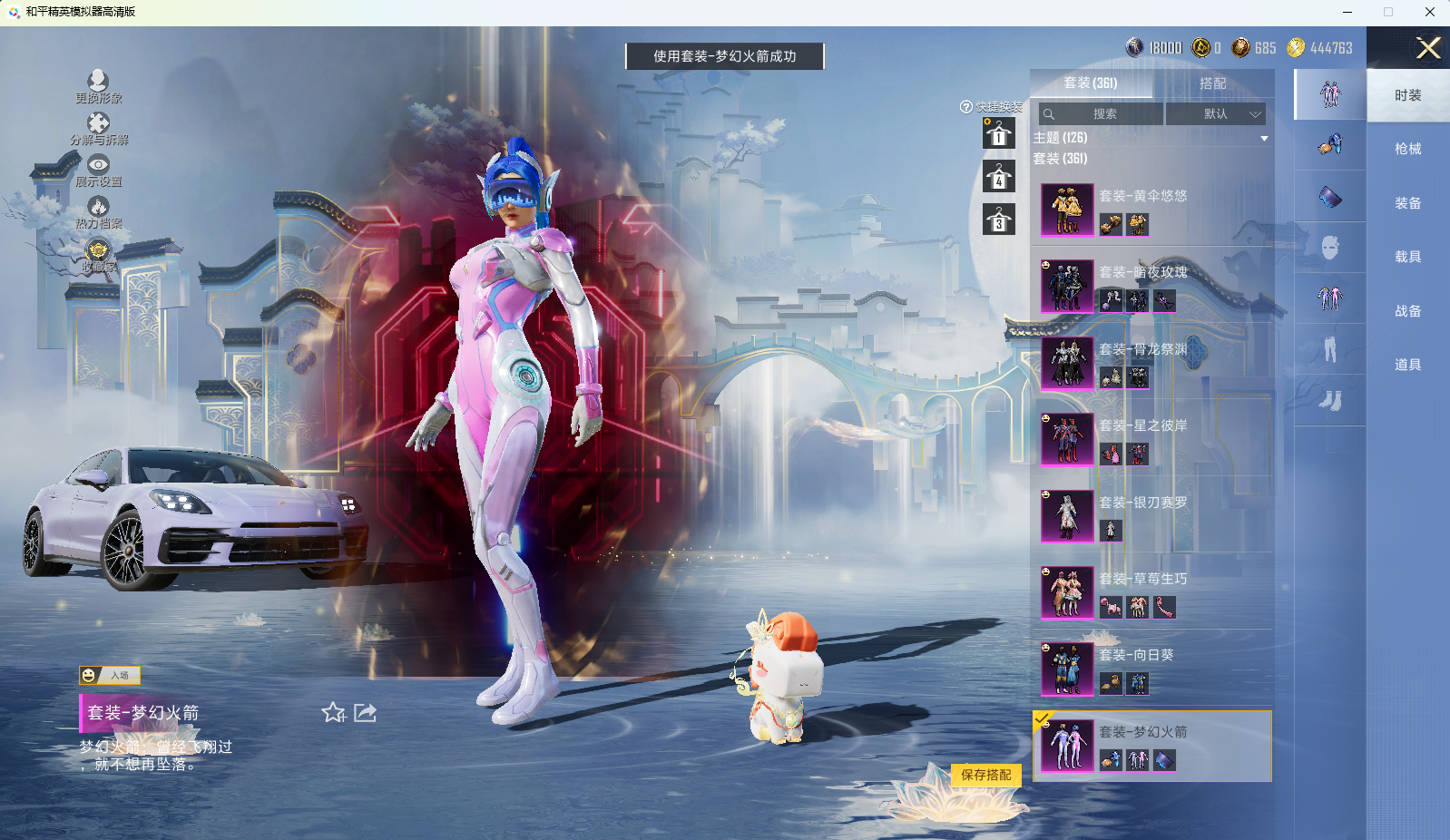Open 更换形象 (change appearance)

tap(98, 86)
